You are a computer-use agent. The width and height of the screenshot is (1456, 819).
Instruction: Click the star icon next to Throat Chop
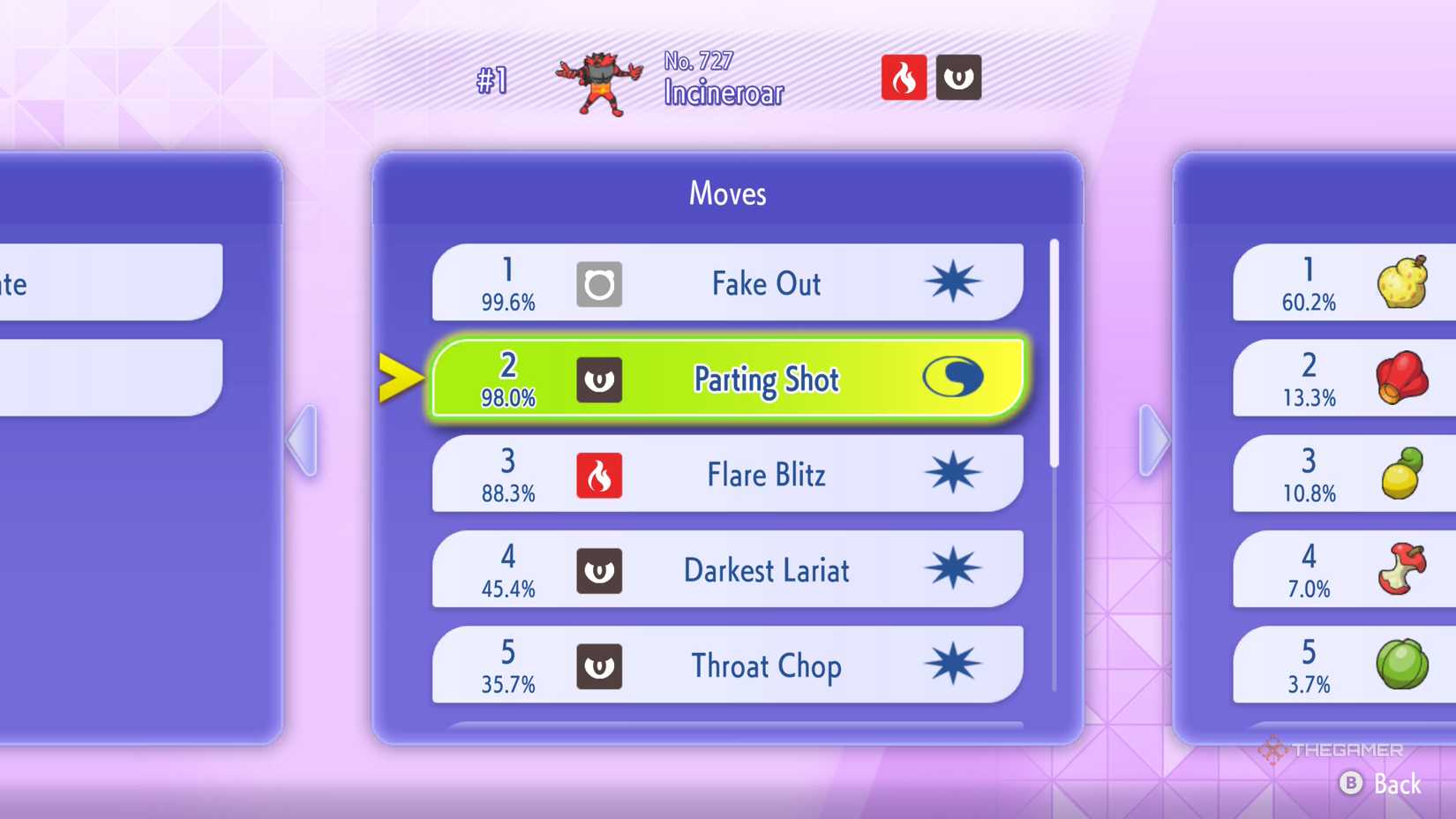[956, 664]
